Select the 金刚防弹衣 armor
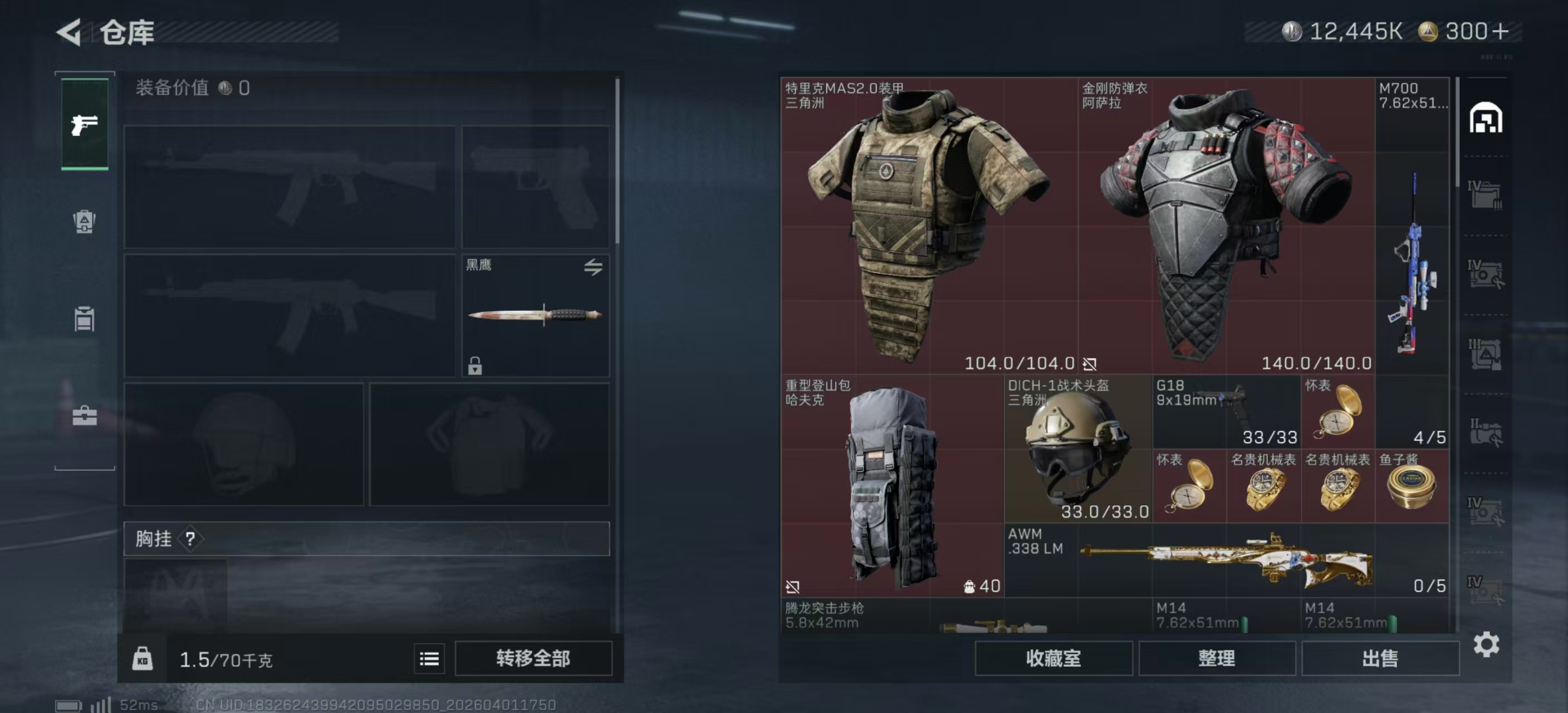This screenshot has height=713, width=1568. pyautogui.click(x=1226, y=225)
